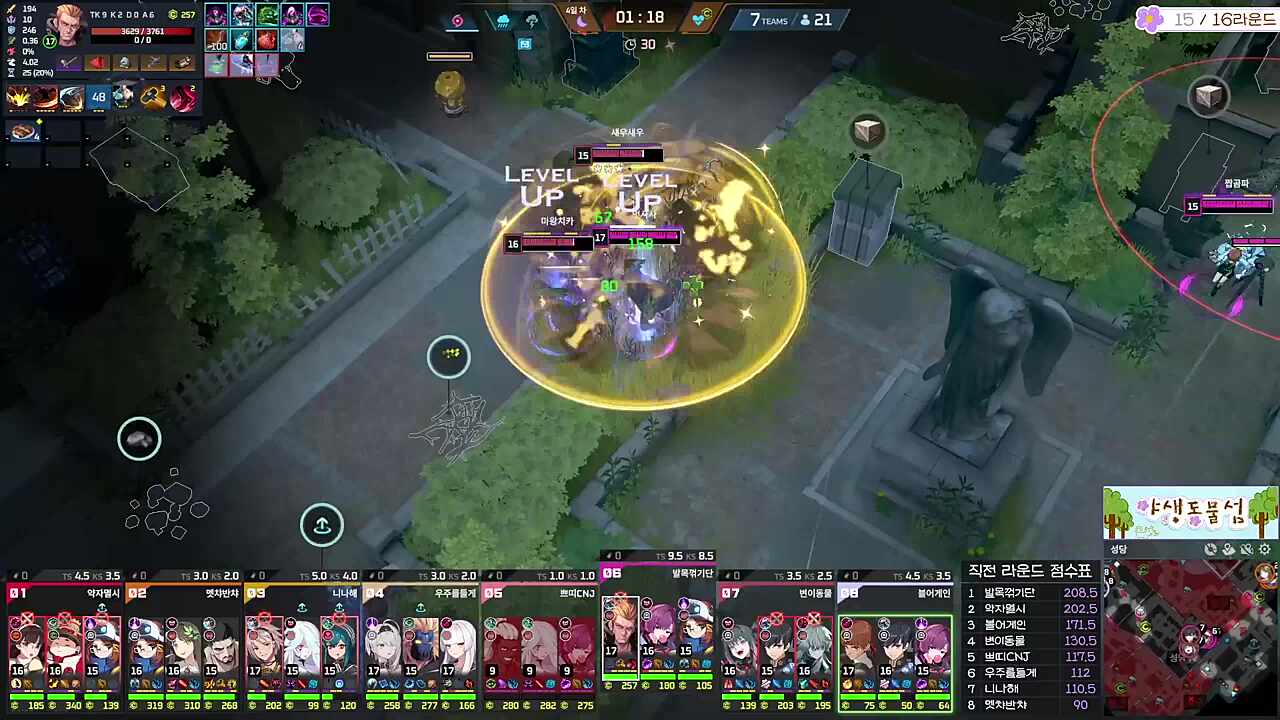Open the minimap settings gear
The height and width of the screenshot is (720, 1280).
click(1264, 549)
